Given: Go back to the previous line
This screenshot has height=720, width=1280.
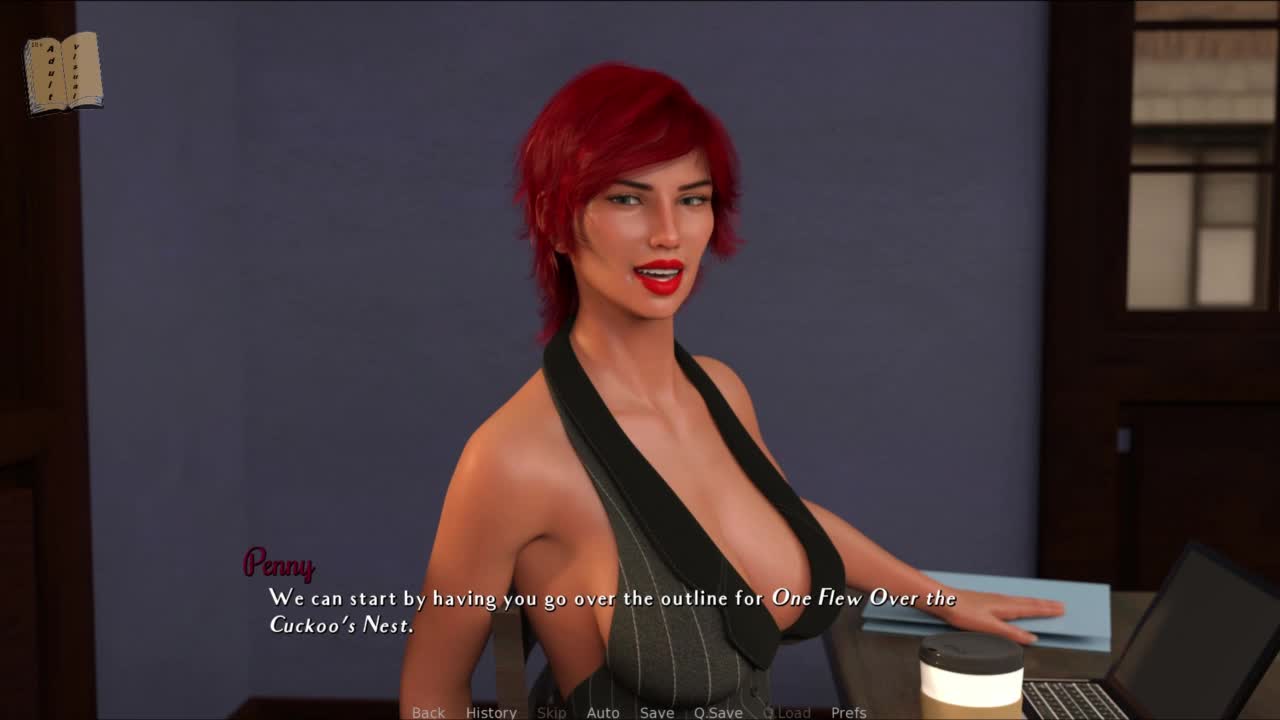Looking at the screenshot, I should (x=428, y=712).
